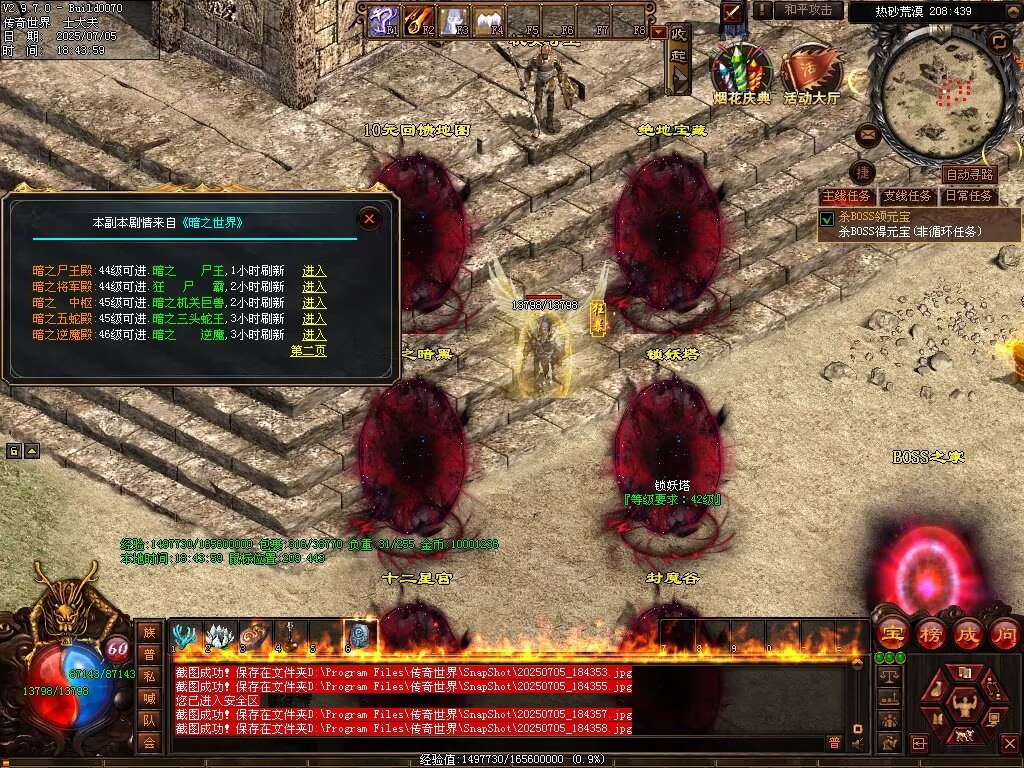Open the 榜 ranking button

pos(929,633)
